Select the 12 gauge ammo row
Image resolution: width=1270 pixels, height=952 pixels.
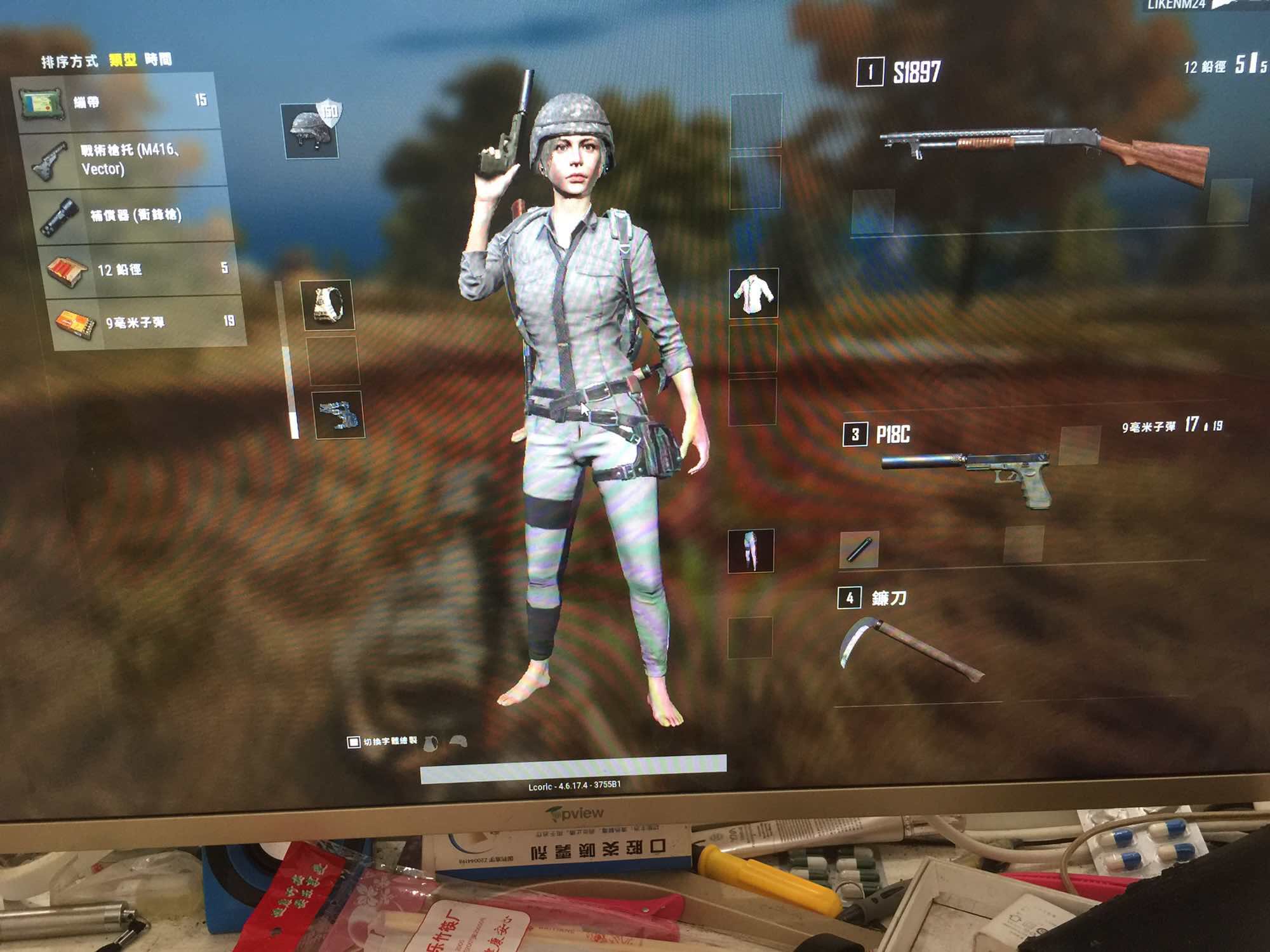point(141,270)
